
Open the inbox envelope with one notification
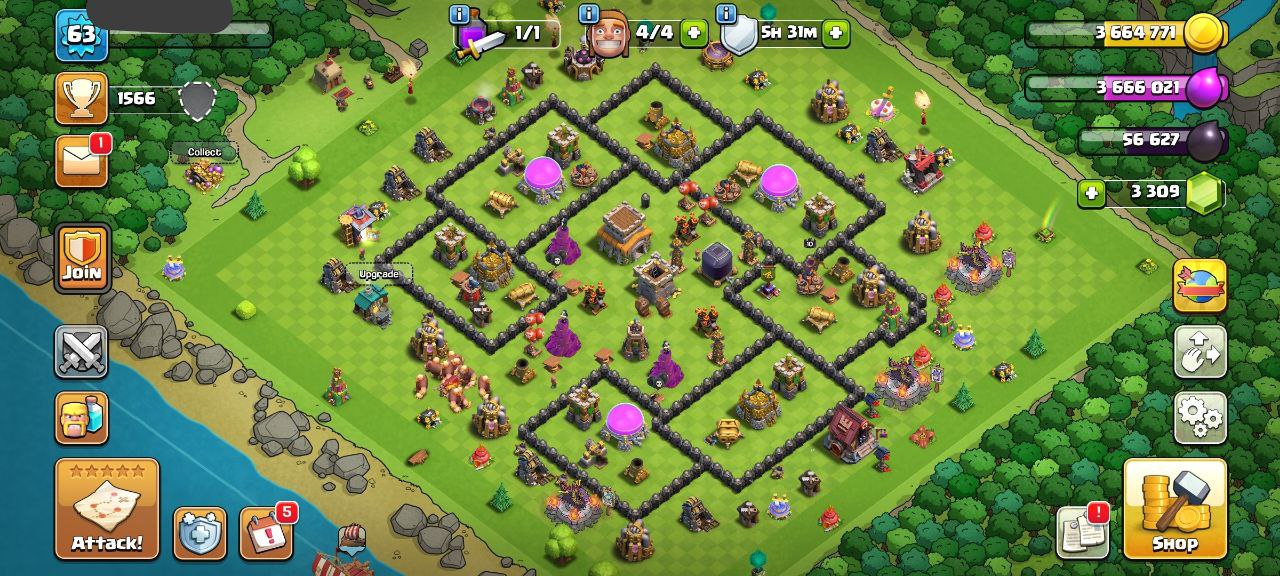82,161
